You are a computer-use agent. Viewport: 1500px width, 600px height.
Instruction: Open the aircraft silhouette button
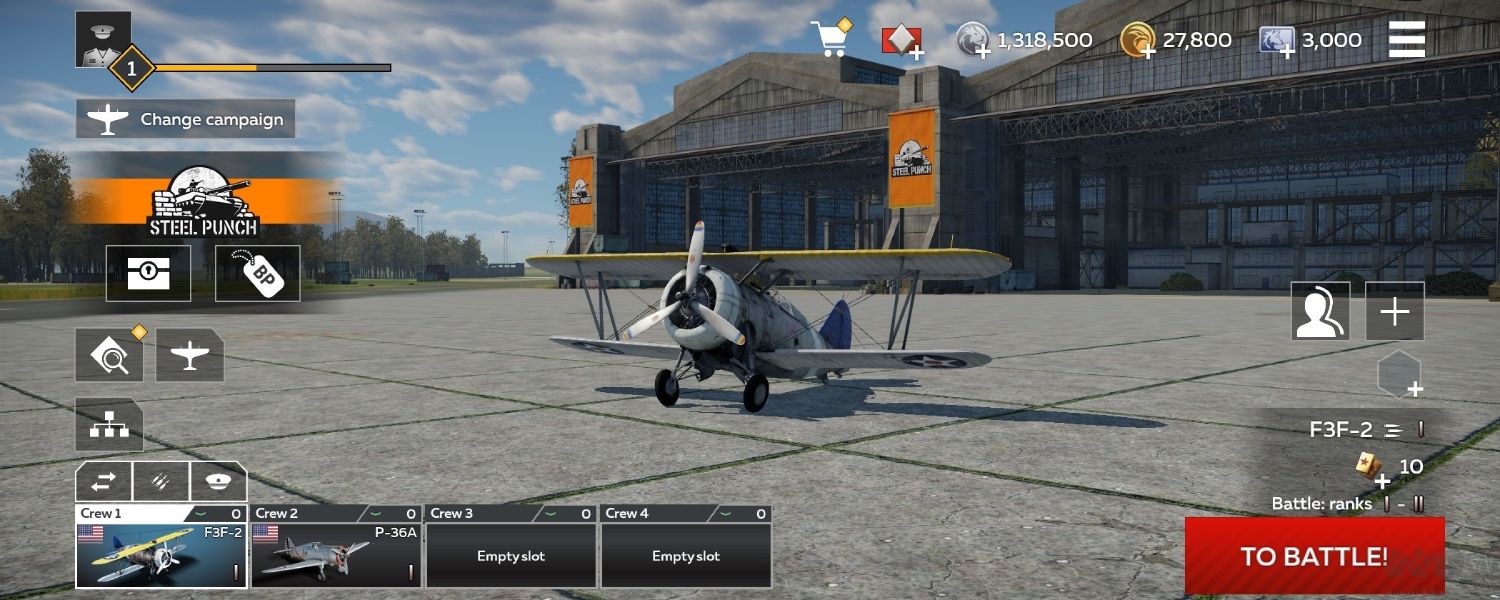click(x=189, y=355)
